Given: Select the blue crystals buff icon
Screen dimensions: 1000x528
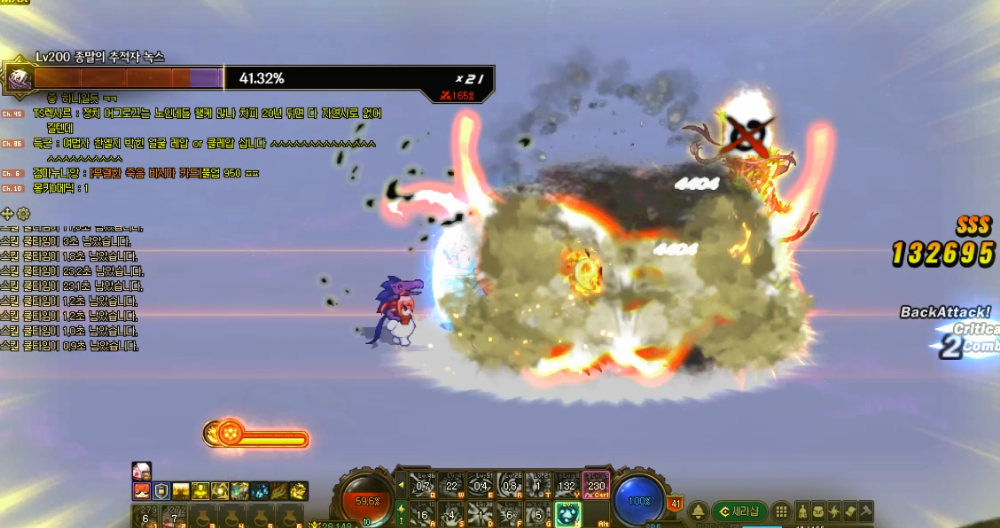Looking at the screenshot, I should point(259,491).
